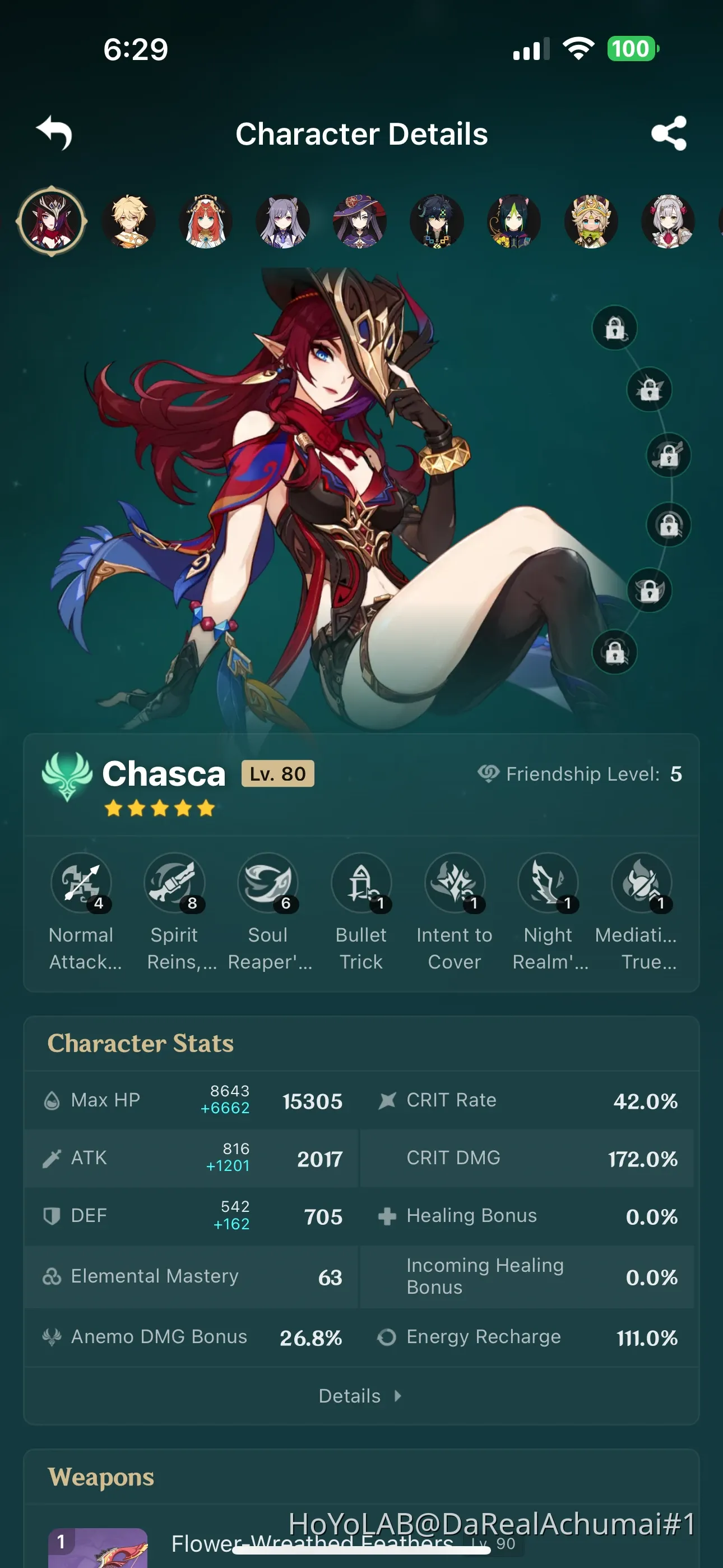Open the Weapons section header
723x1568 pixels.
(x=101, y=1477)
